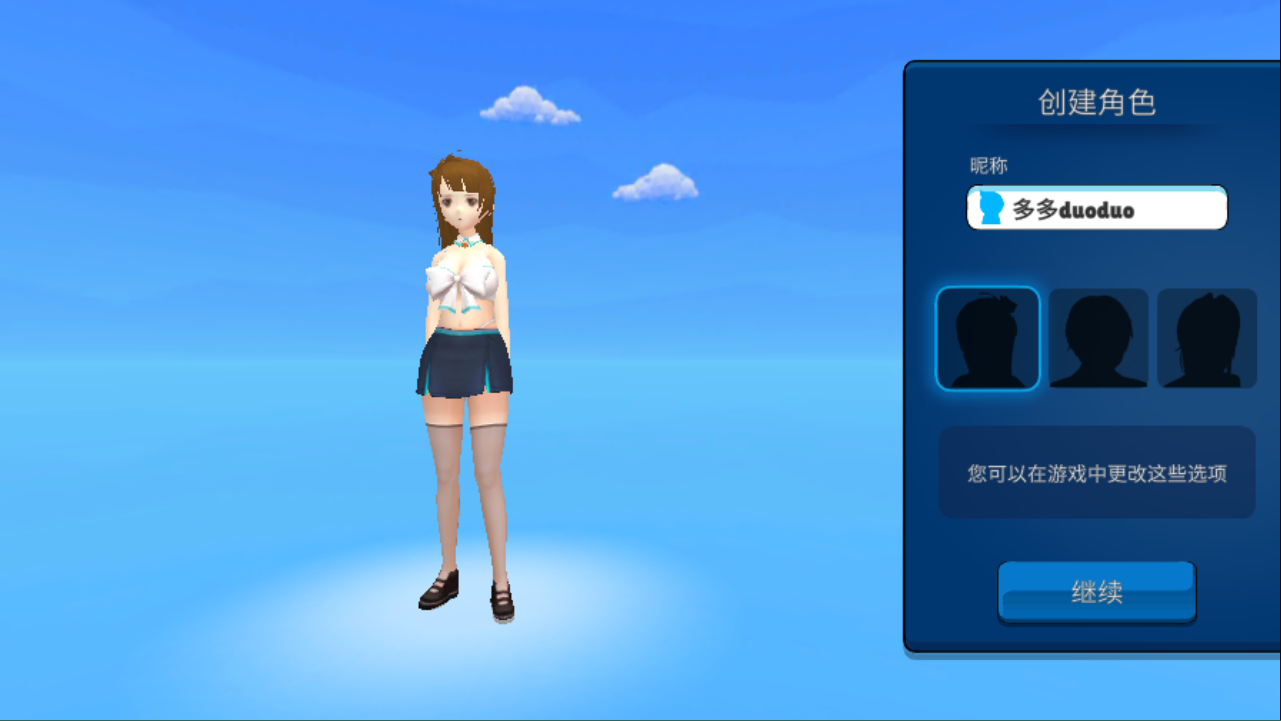Screen dimensions: 1281x721
Task: Click the notice 您可以在游戏中更改这些选项
Action: [x=1096, y=471]
